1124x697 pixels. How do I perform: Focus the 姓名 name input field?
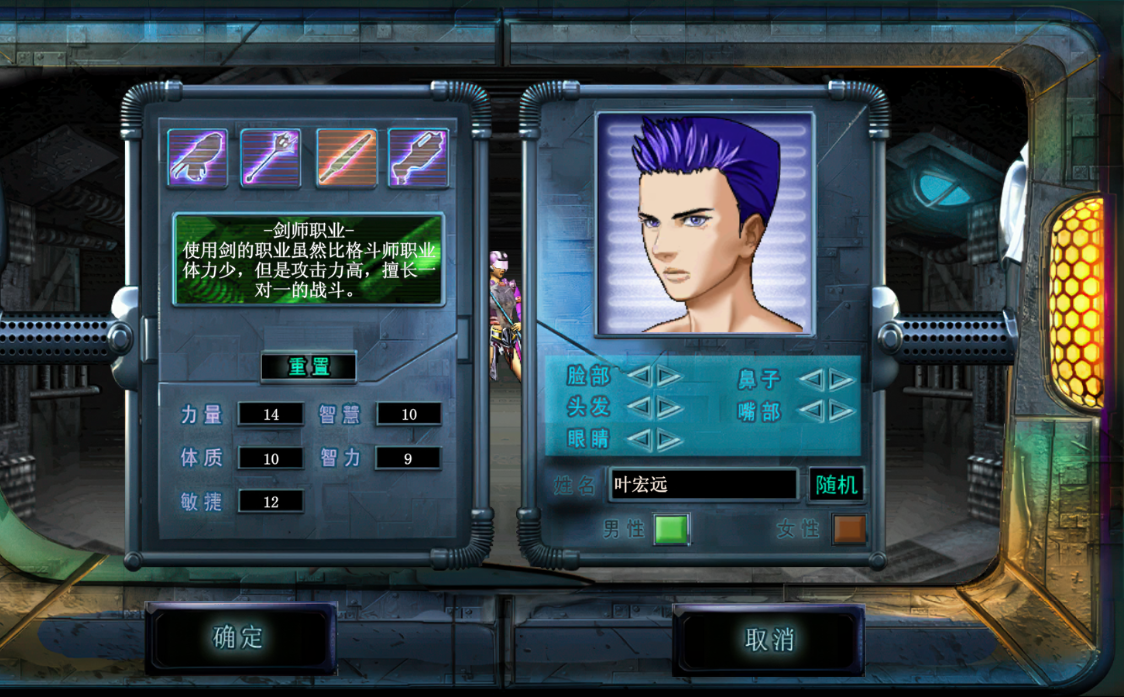tap(703, 485)
